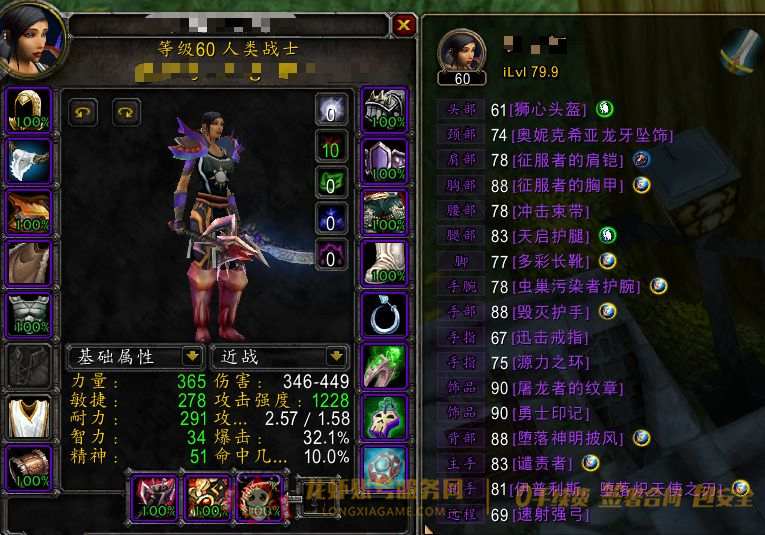Viewport: 765px width, 535px height.
Task: Select the white tabard slot
Action: click(x=30, y=417)
